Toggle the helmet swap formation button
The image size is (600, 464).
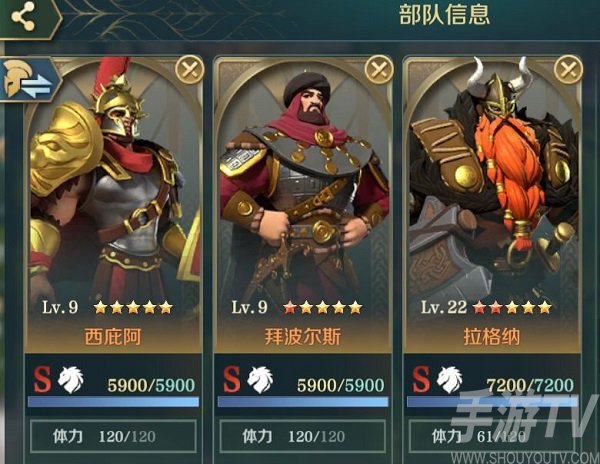(x=29, y=81)
